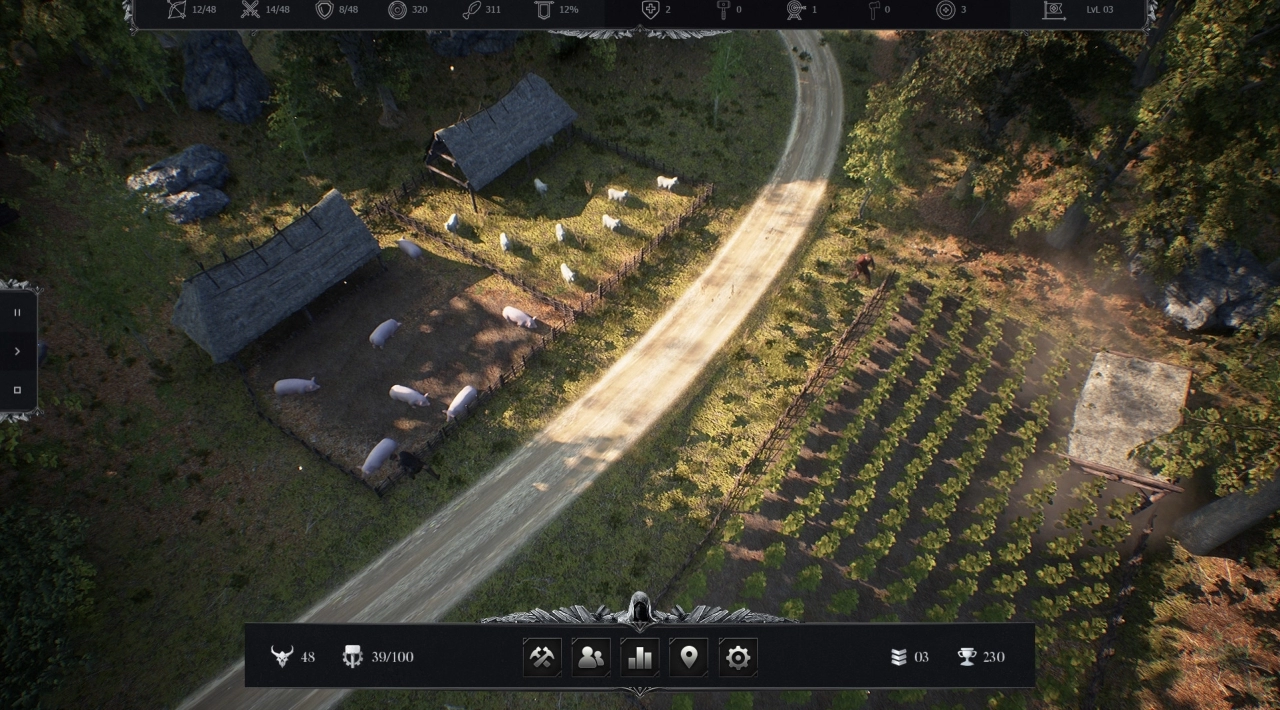Click the square stop control

pyautogui.click(x=17, y=390)
